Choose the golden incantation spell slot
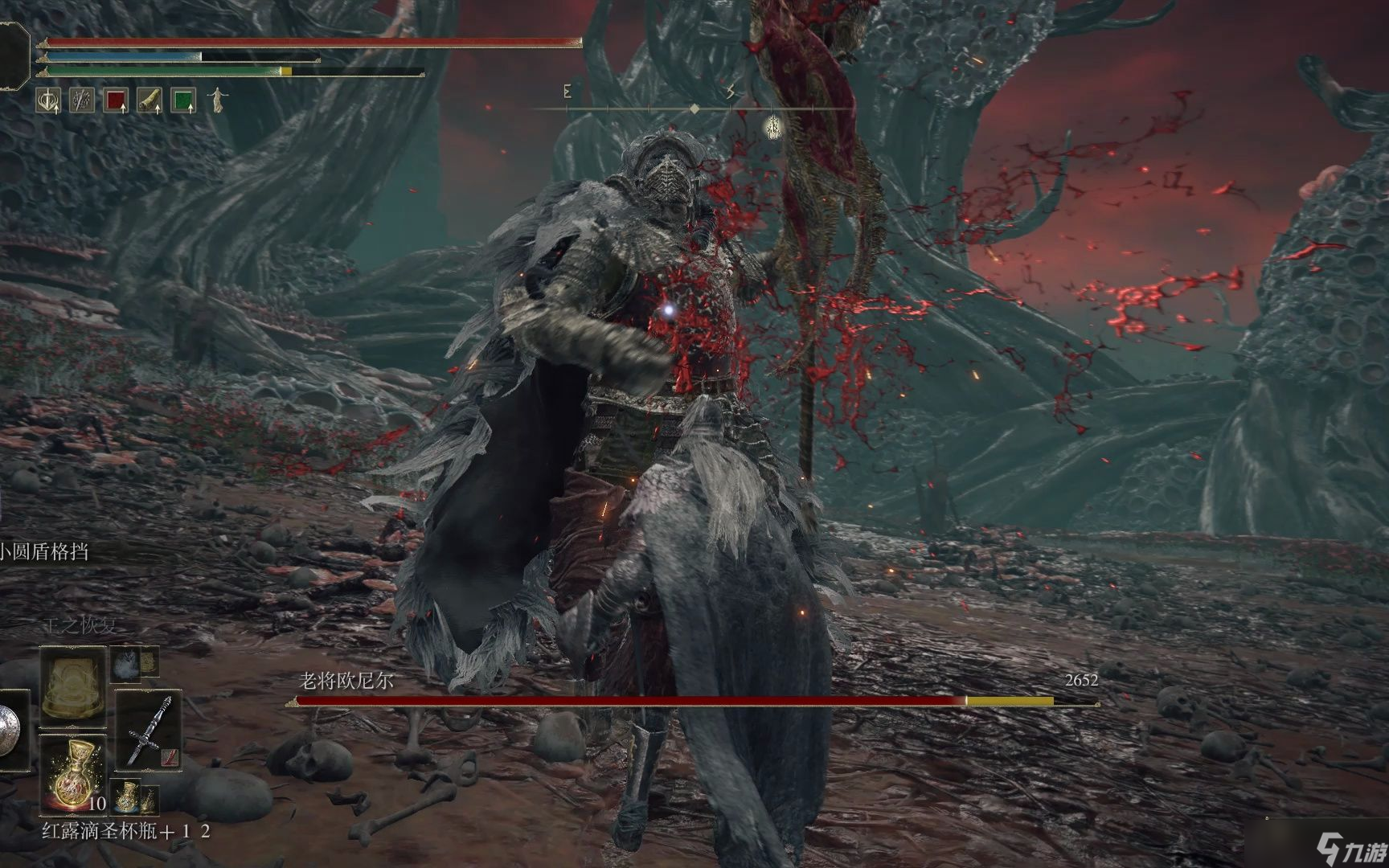Screen dimensions: 1389x868 click(x=73, y=682)
